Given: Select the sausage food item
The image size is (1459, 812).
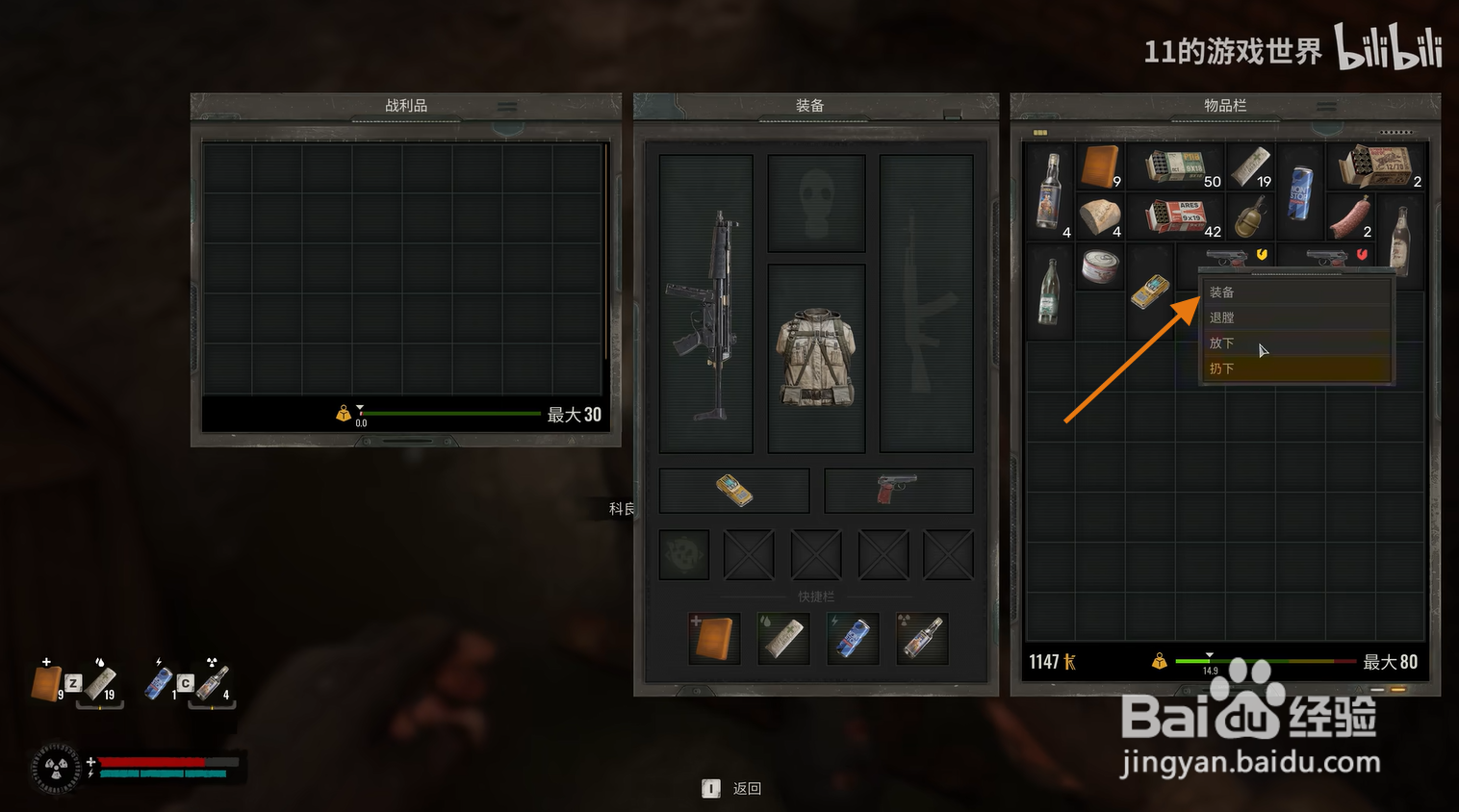Looking at the screenshot, I should pos(1349,216).
